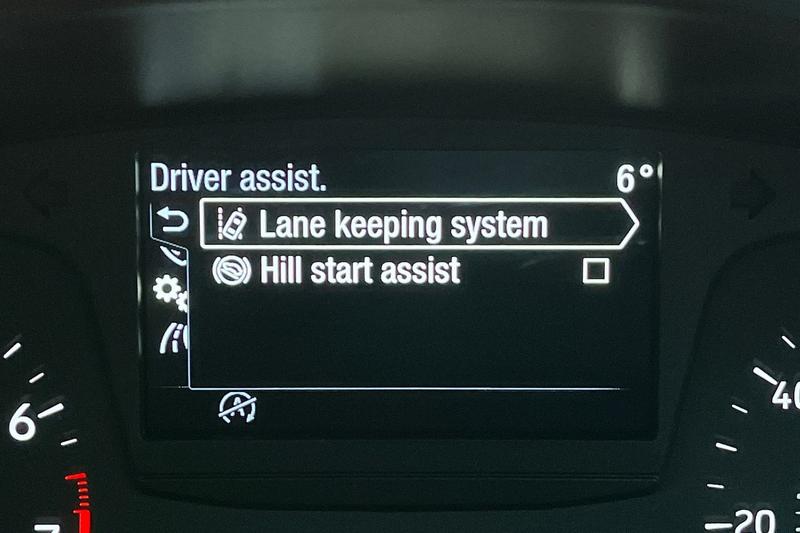Open the gears settings tab
Image resolution: width=800 pixels, height=533 pixels.
pos(168,293)
